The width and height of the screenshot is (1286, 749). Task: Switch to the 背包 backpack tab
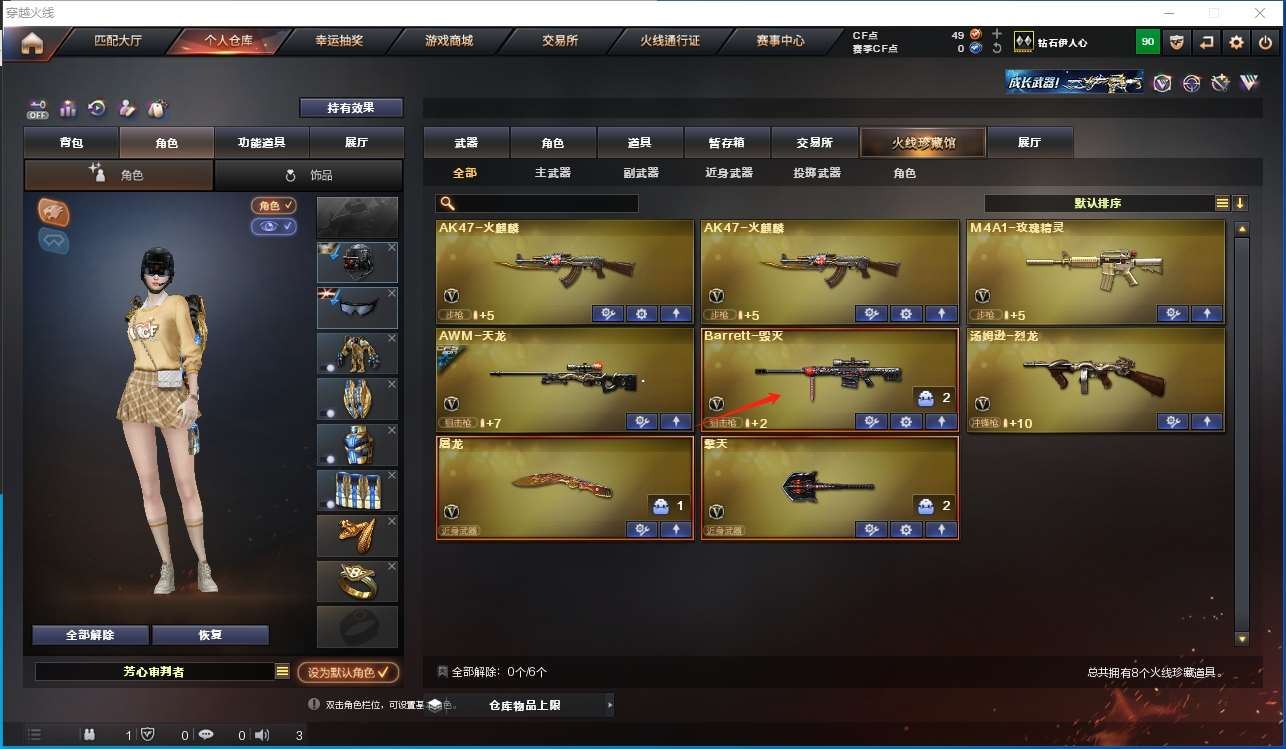tap(71, 143)
